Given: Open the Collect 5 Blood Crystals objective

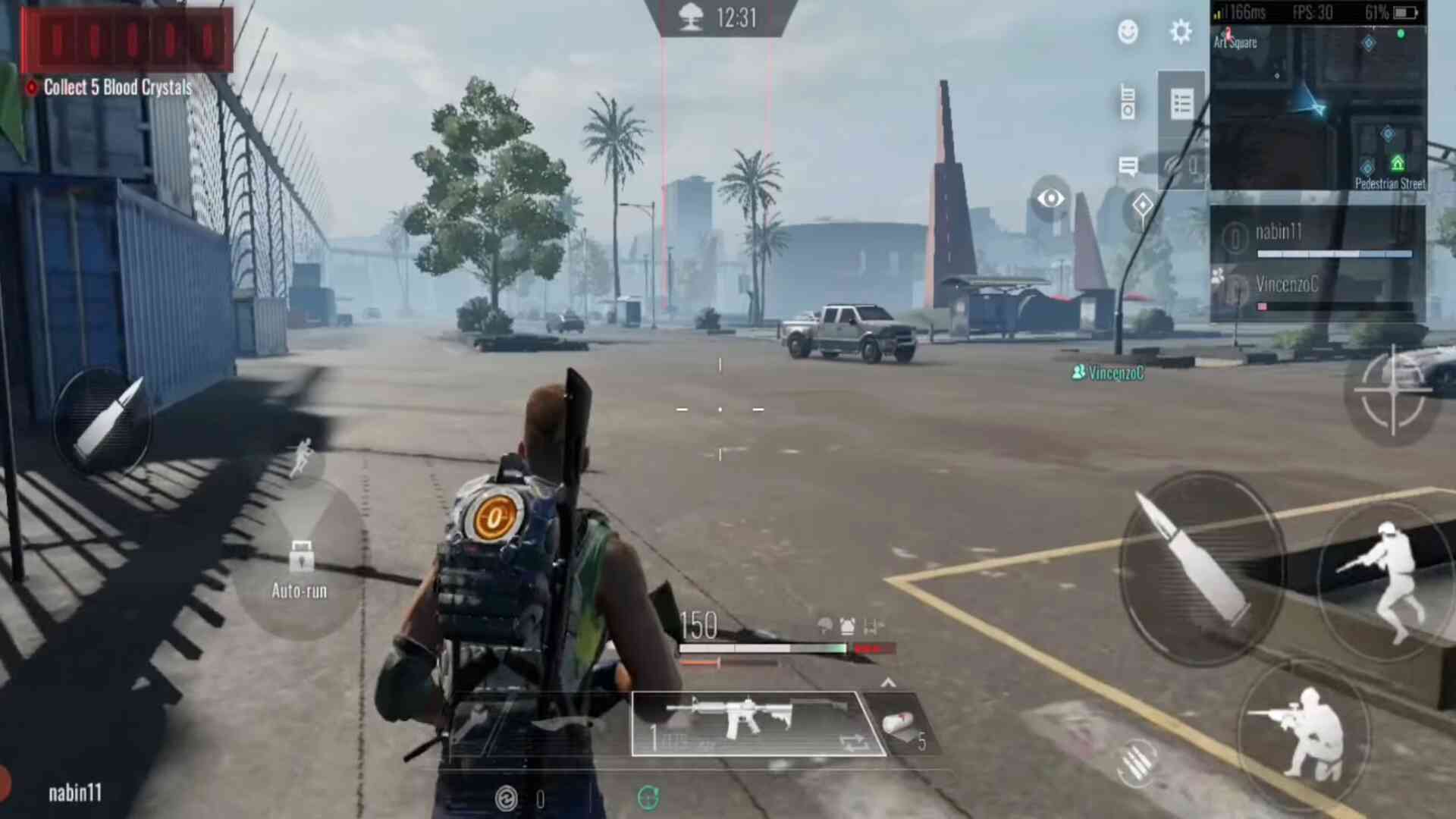Looking at the screenshot, I should point(118,87).
